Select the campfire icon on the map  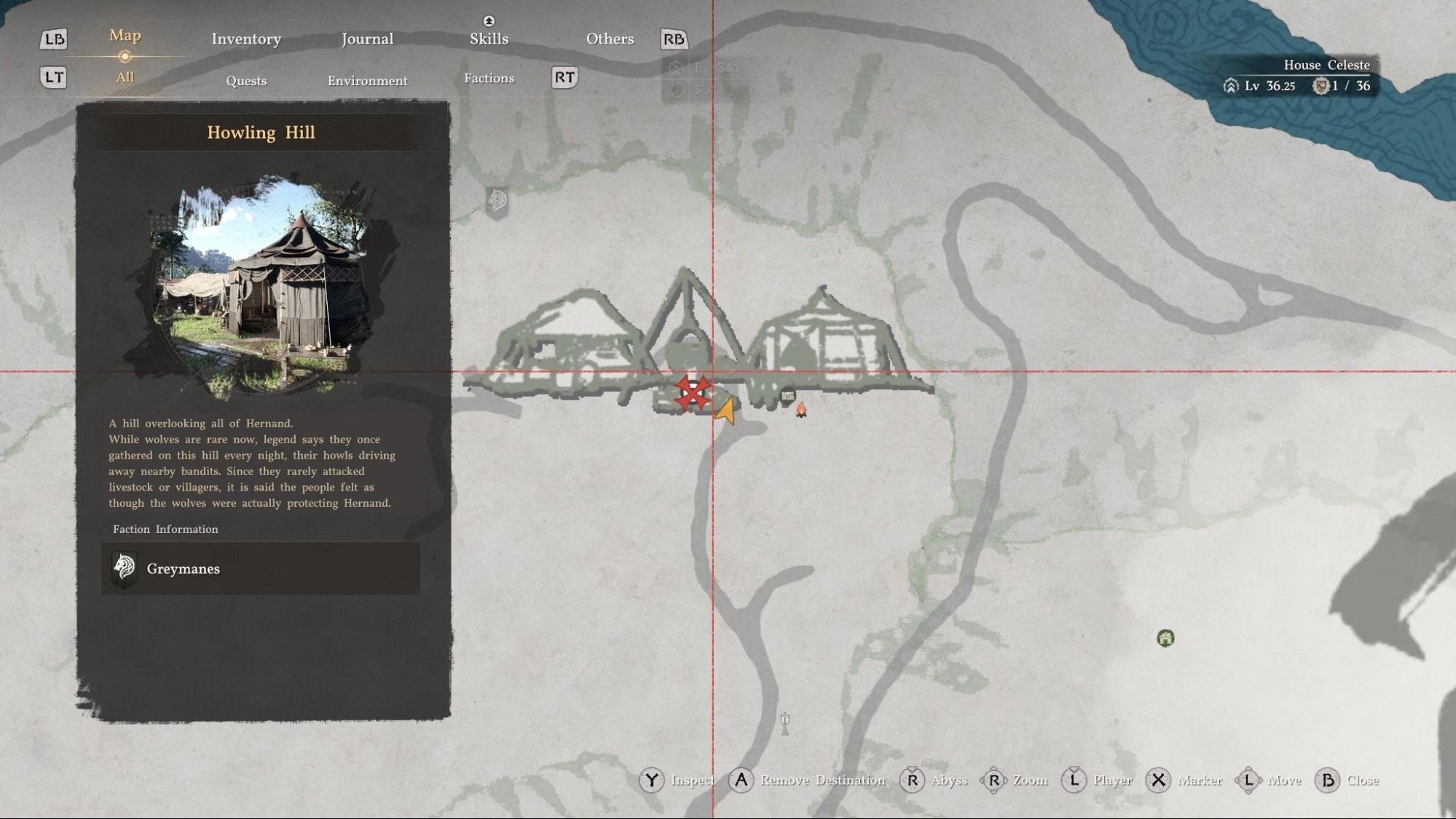pyautogui.click(x=801, y=410)
